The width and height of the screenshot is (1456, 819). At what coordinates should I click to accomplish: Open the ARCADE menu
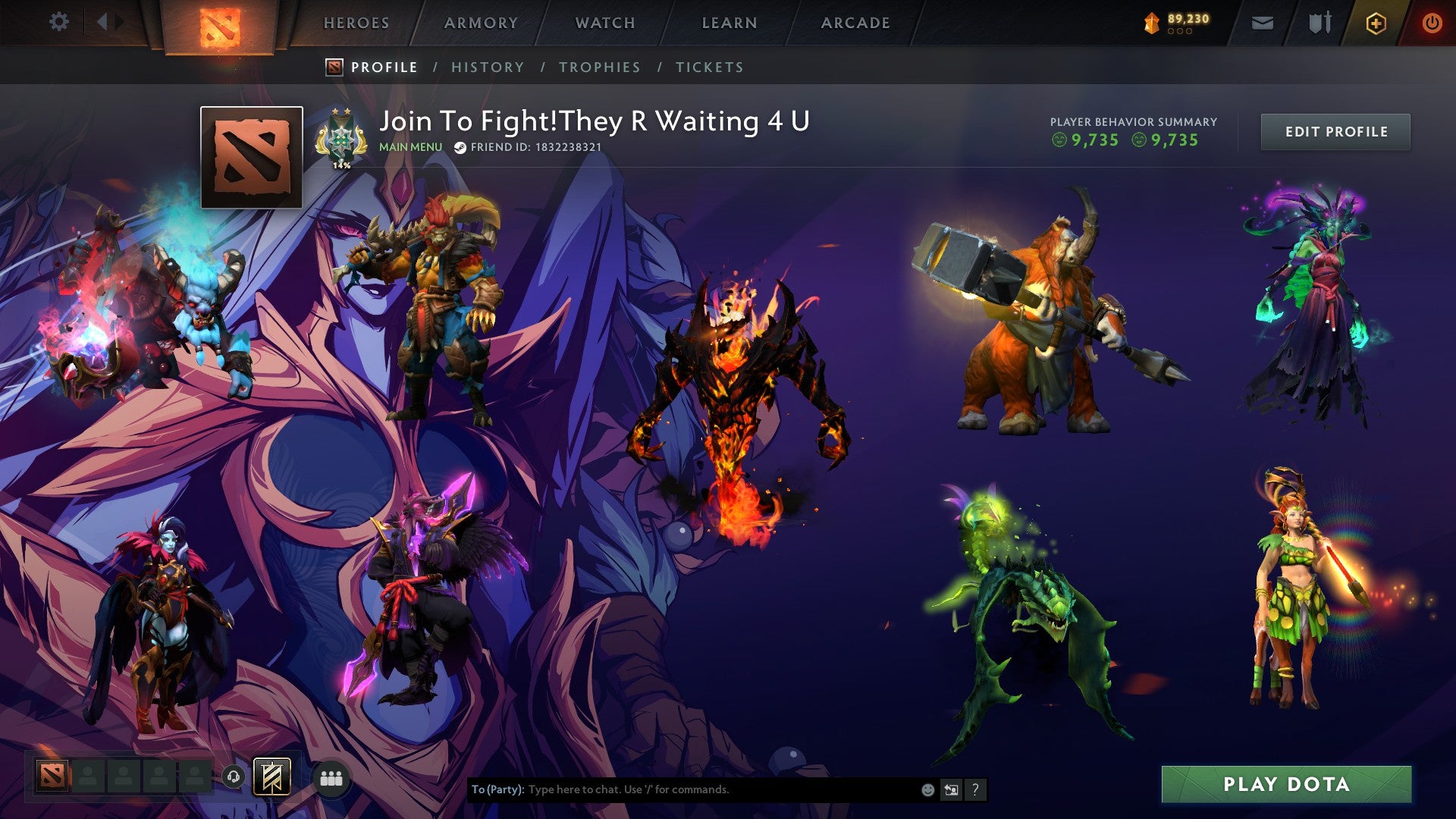855,23
